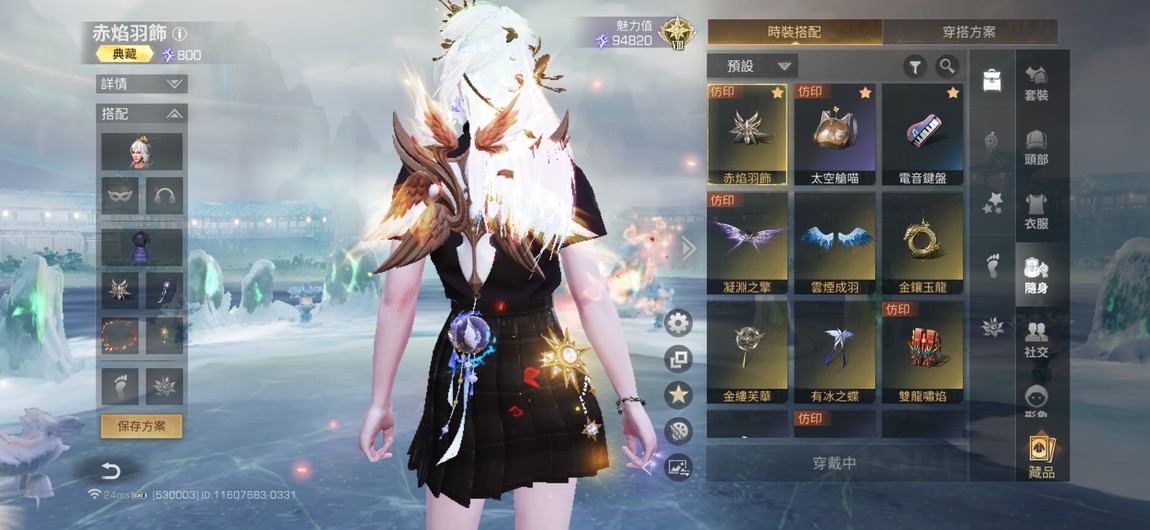
Task: Pick the 雲煙成羽 blue wings
Action: tap(835, 244)
